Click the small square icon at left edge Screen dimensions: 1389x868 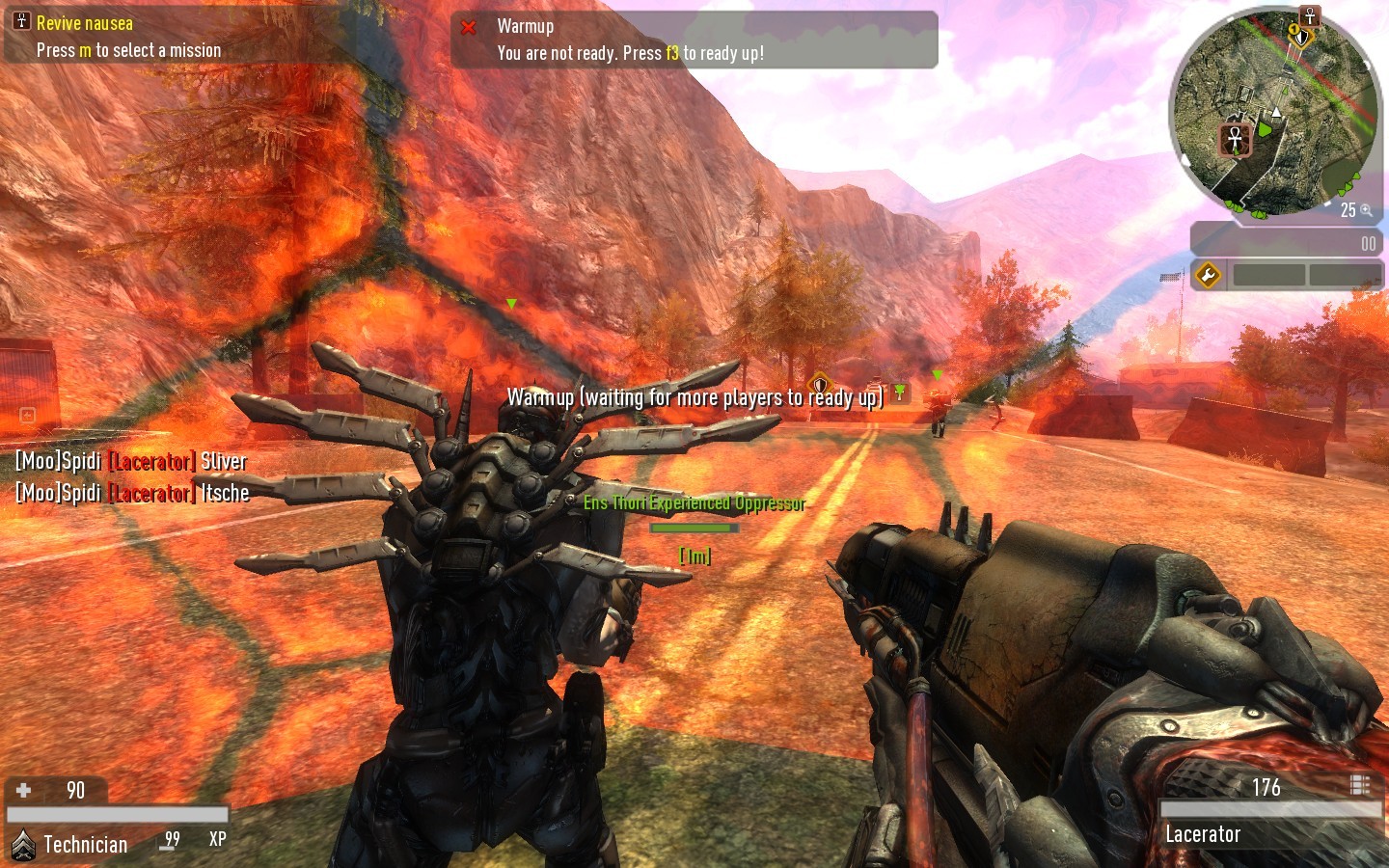[27, 416]
